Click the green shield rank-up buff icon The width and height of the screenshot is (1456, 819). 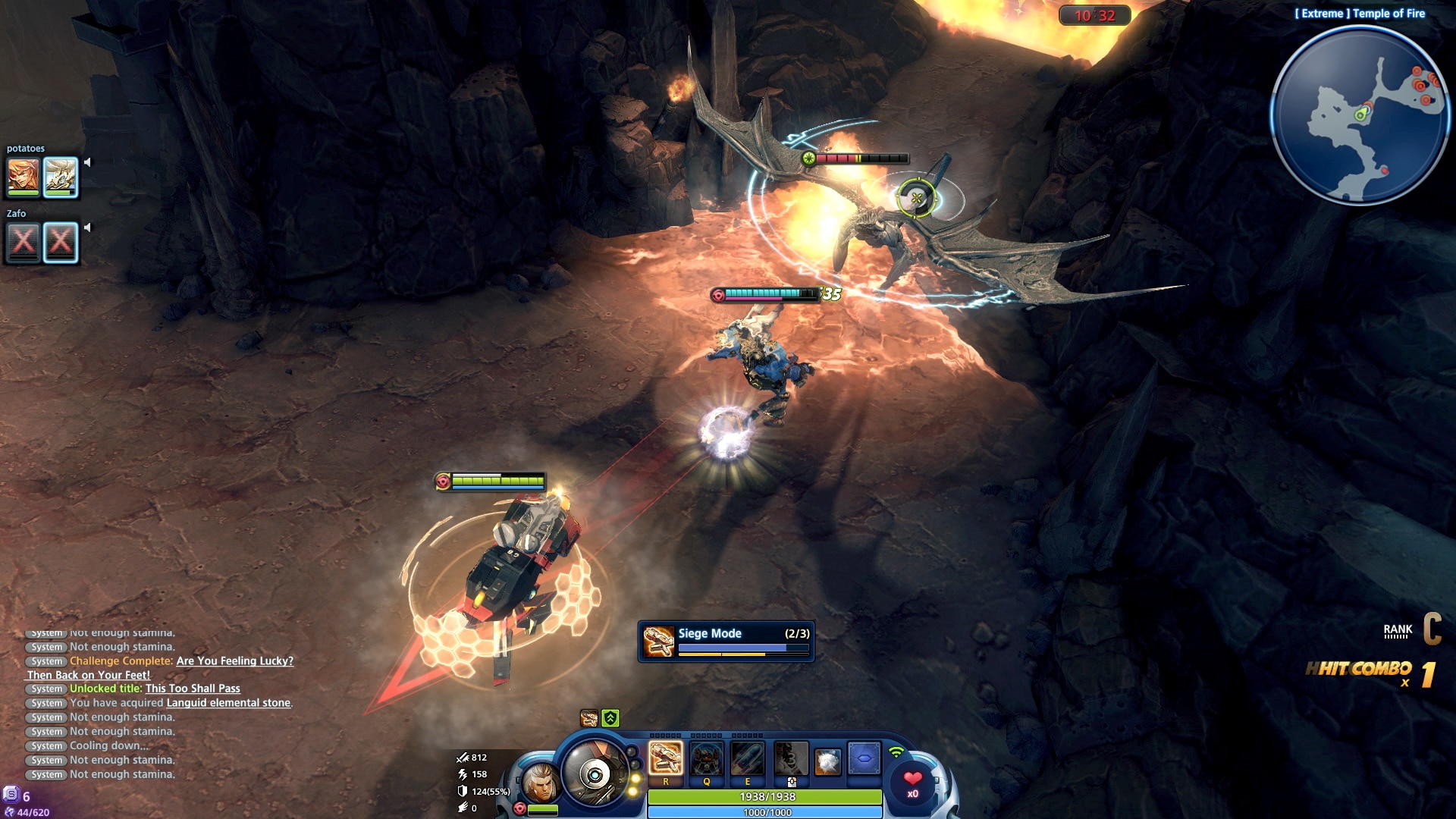610,718
